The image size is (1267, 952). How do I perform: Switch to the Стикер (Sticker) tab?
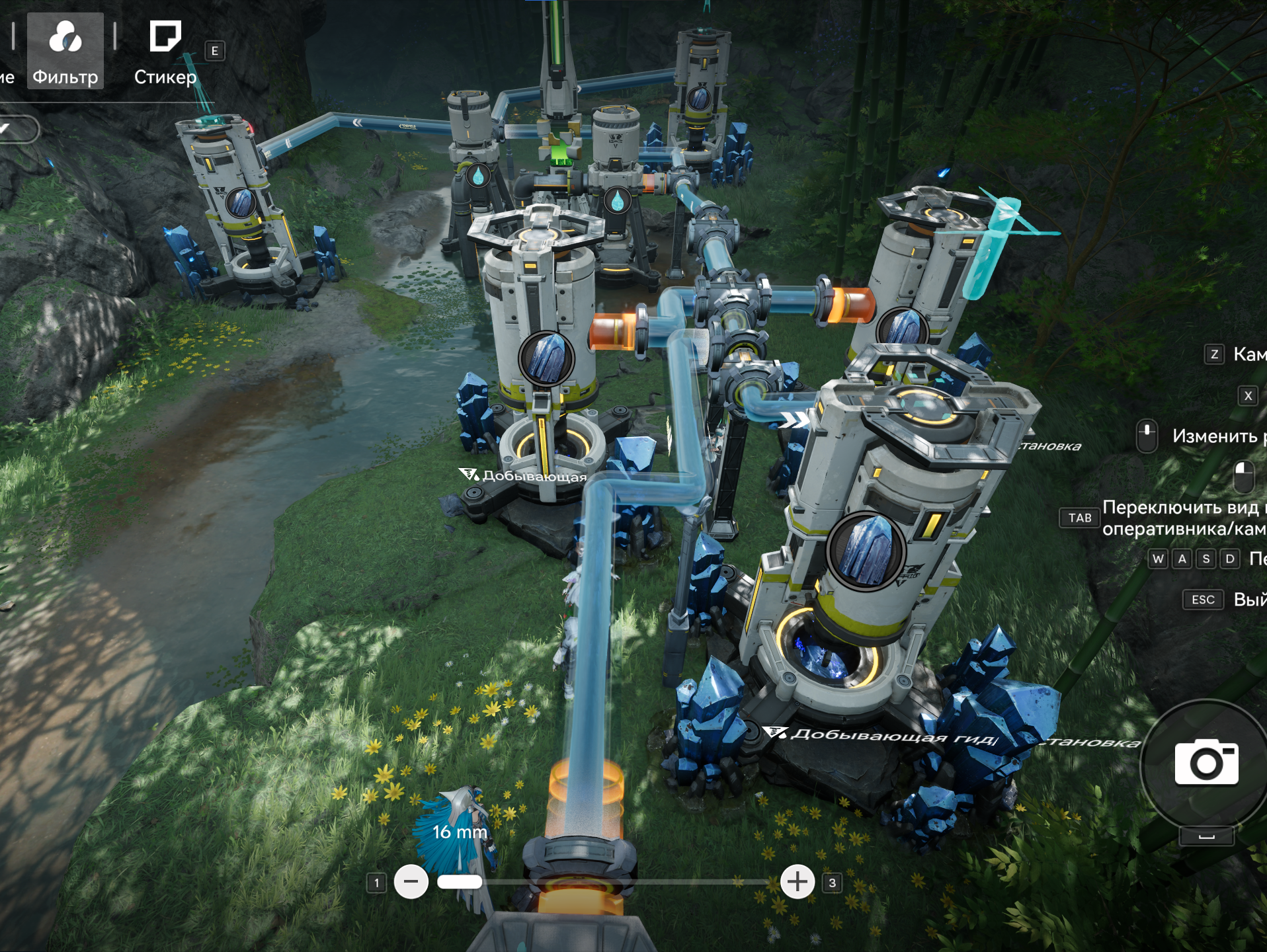165,52
